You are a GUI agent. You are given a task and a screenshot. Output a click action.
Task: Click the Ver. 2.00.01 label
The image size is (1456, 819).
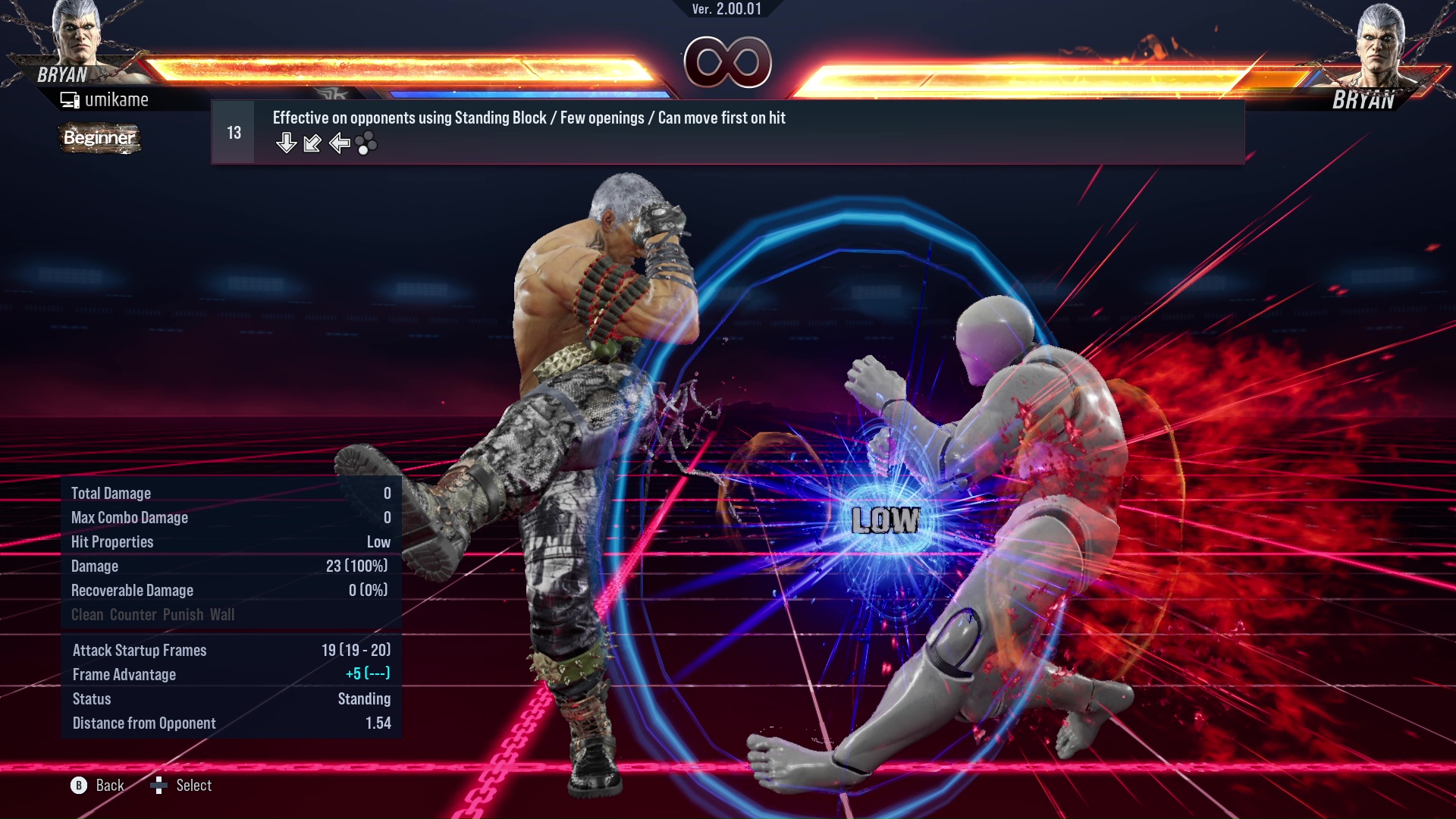tap(726, 11)
